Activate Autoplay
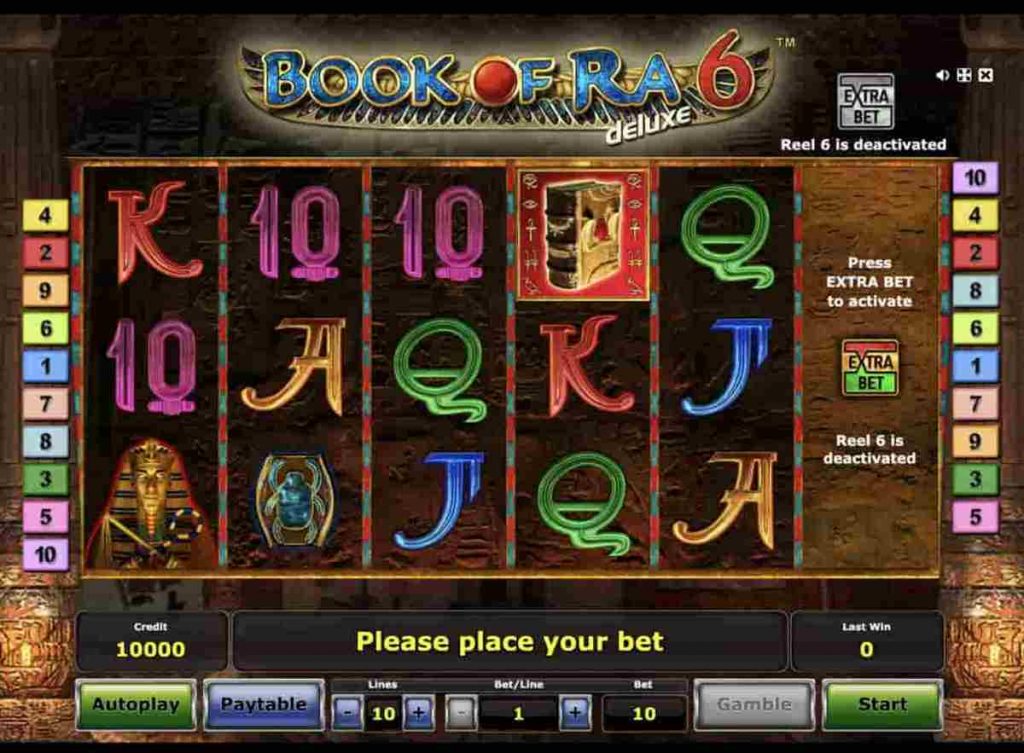The width and height of the screenshot is (1024, 753). tap(136, 704)
